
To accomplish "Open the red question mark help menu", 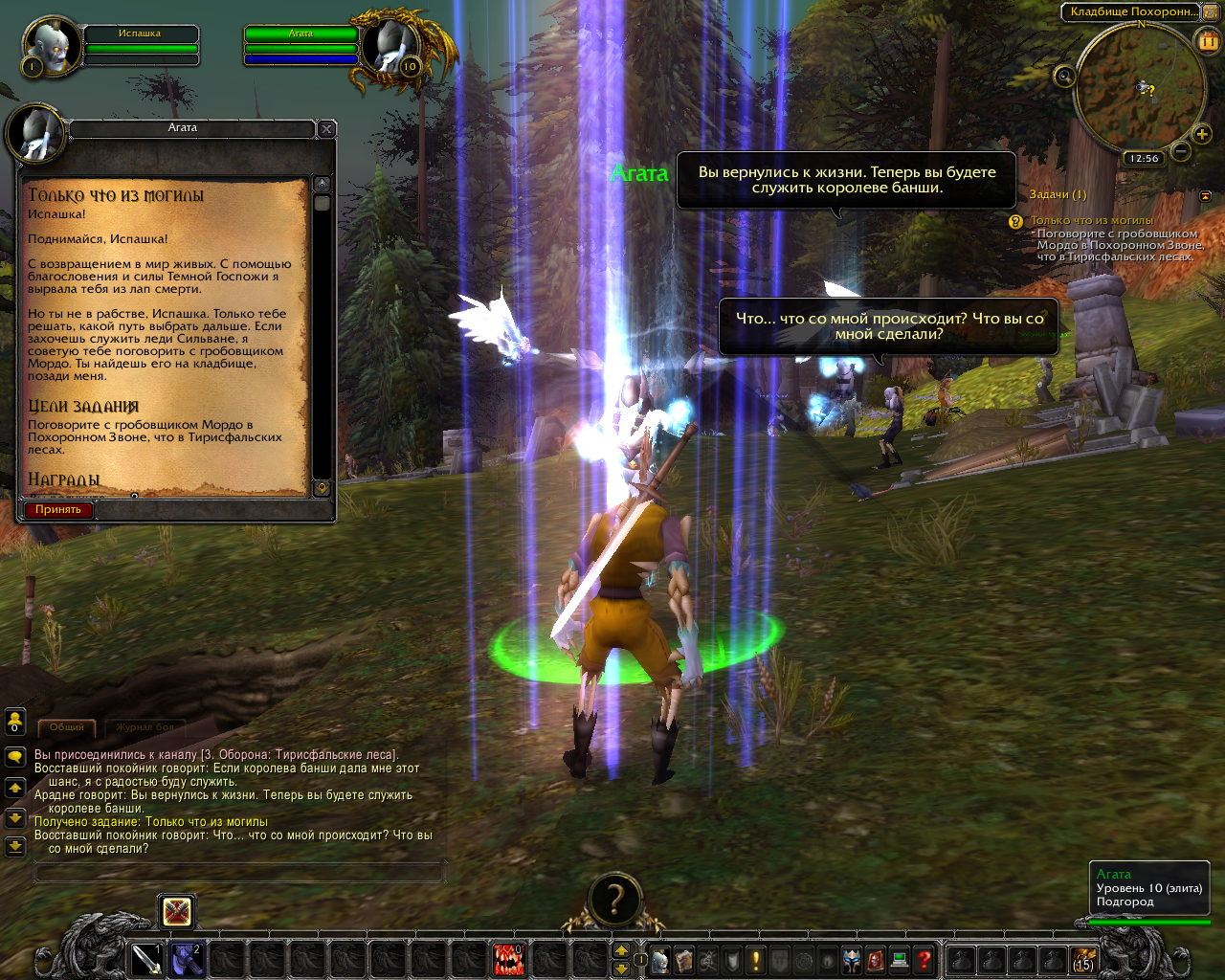I will coord(924,959).
